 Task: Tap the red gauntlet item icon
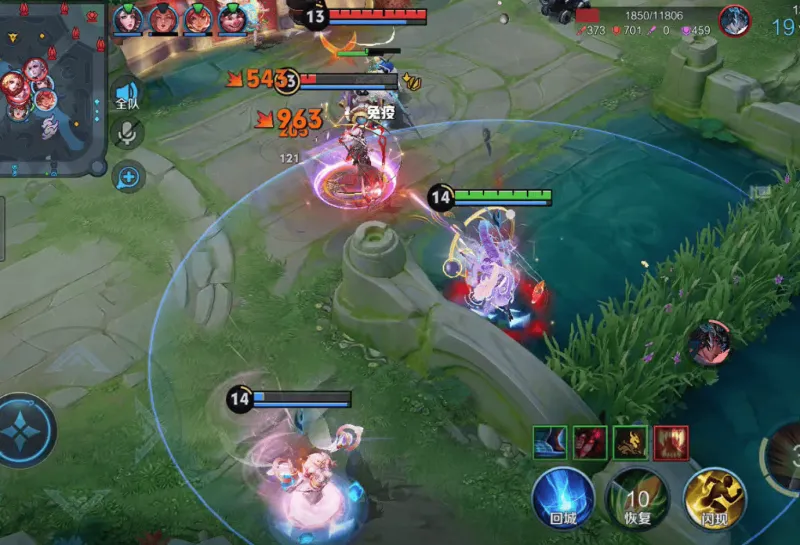tap(589, 442)
